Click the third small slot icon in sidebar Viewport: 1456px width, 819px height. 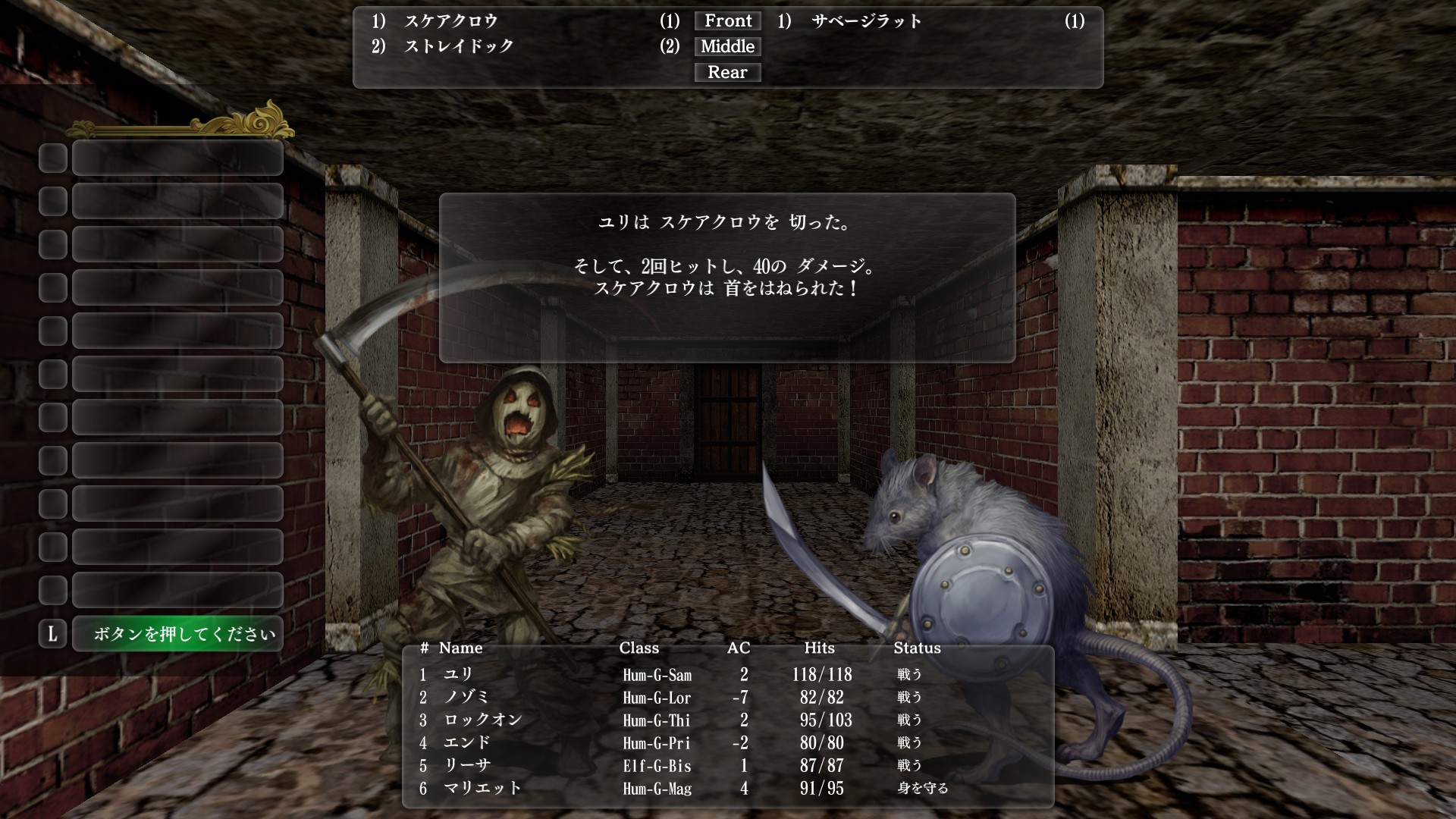pyautogui.click(x=52, y=245)
